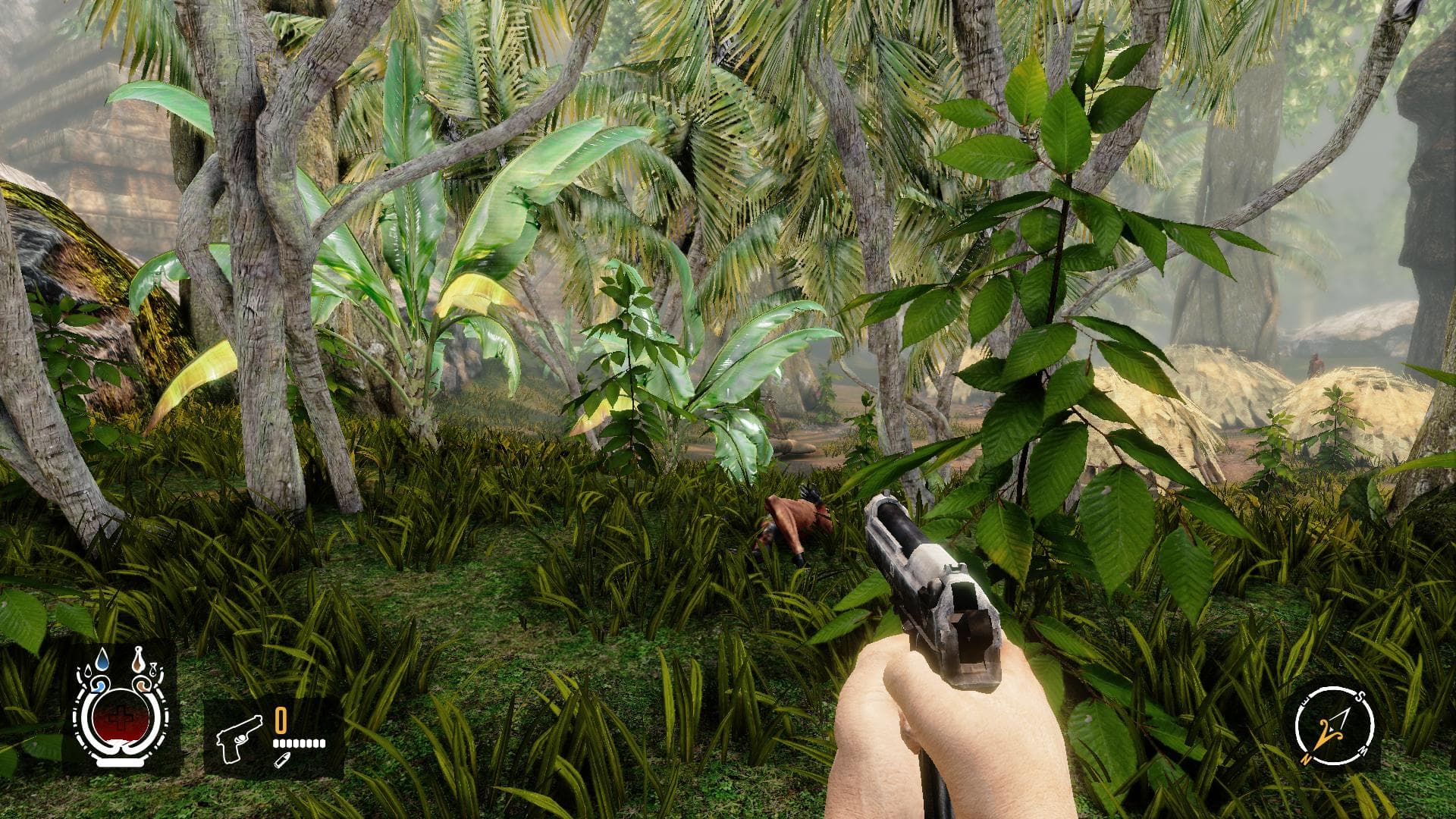1456x819 pixels.
Task: Click the S marker on the compass
Action: (x=1360, y=696)
